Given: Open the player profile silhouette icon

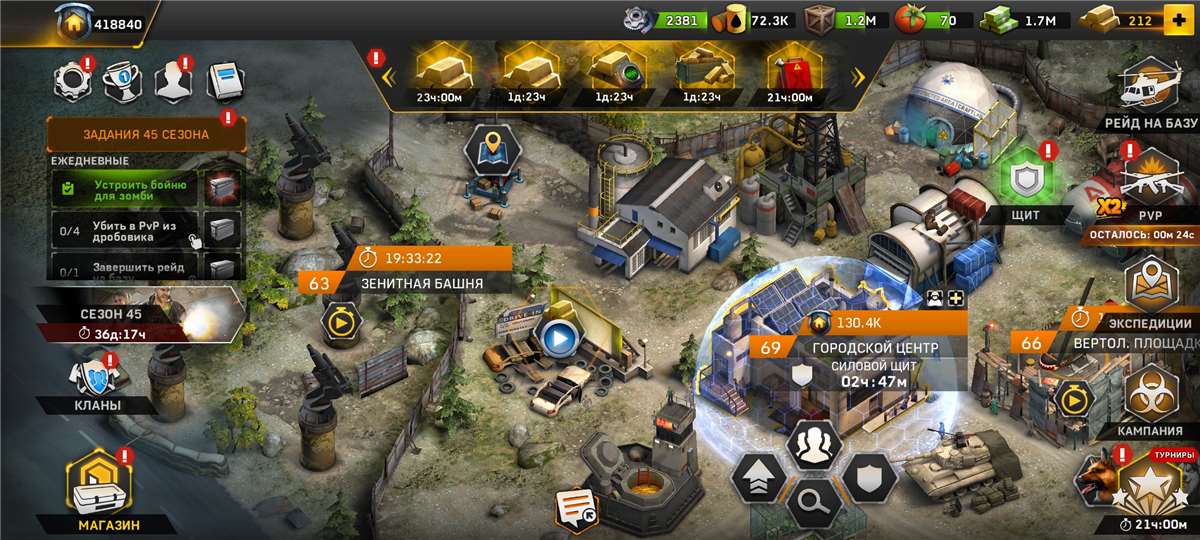Looking at the screenshot, I should [x=172, y=81].
